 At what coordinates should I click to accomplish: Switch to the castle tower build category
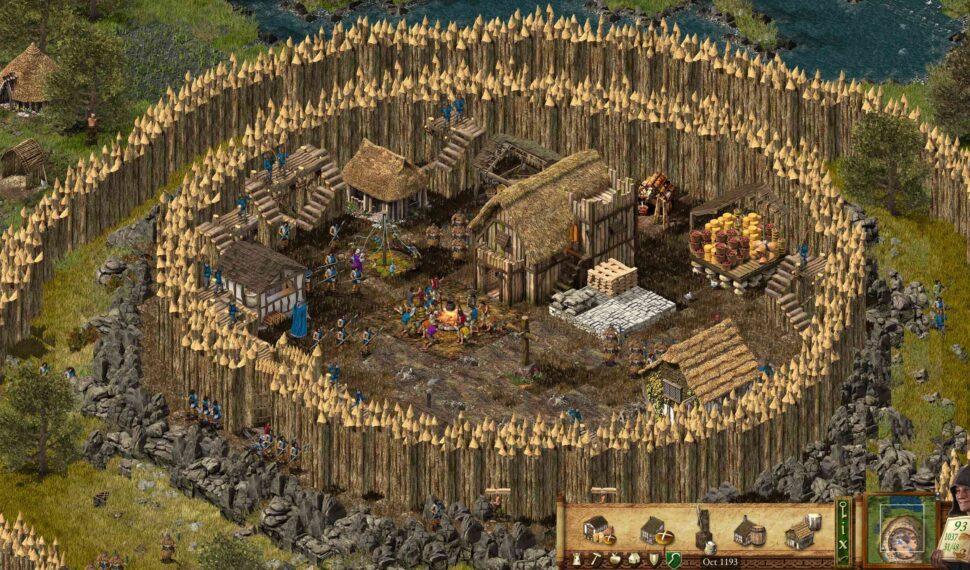coord(576,559)
